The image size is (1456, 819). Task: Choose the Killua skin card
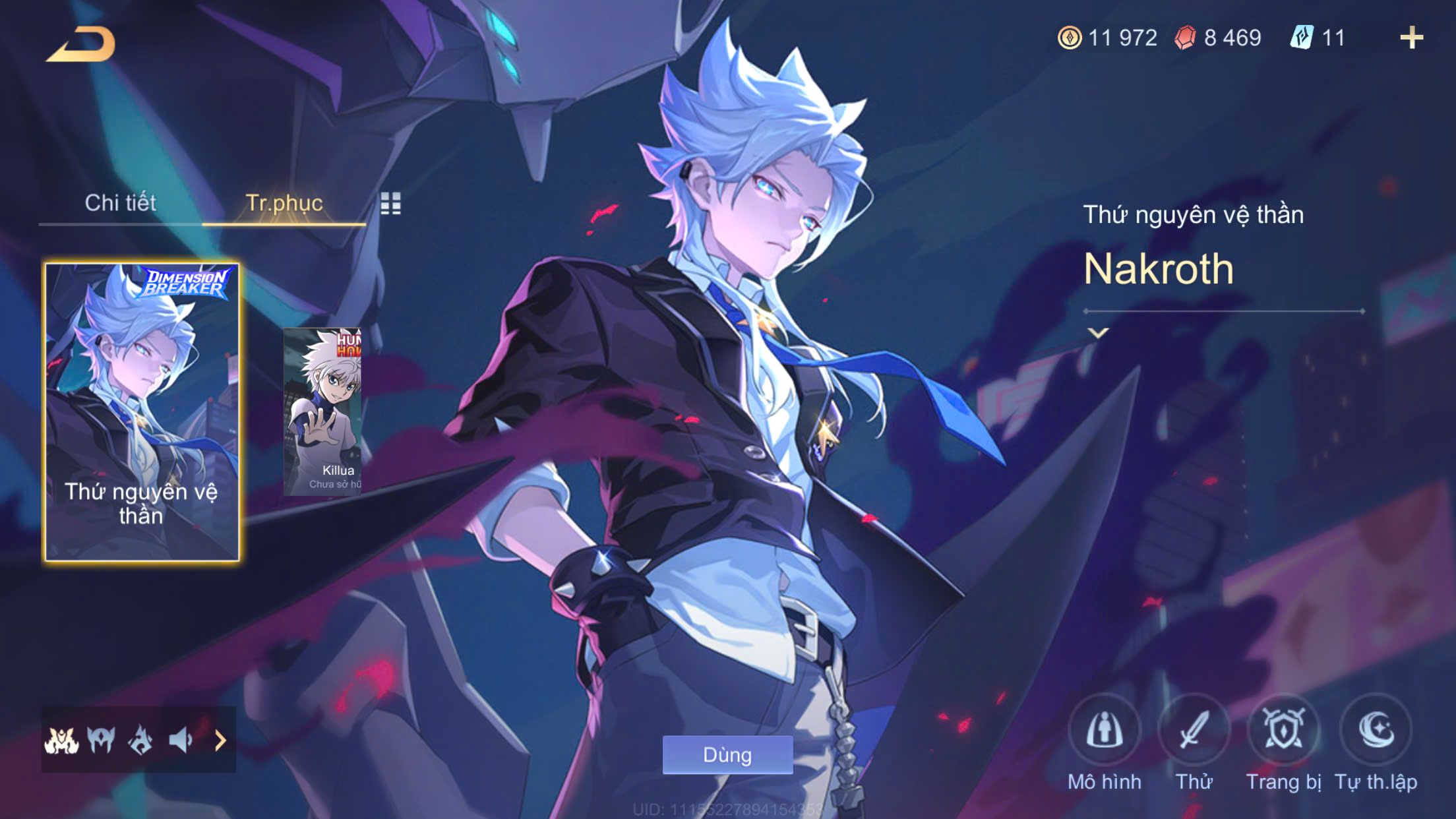(322, 412)
